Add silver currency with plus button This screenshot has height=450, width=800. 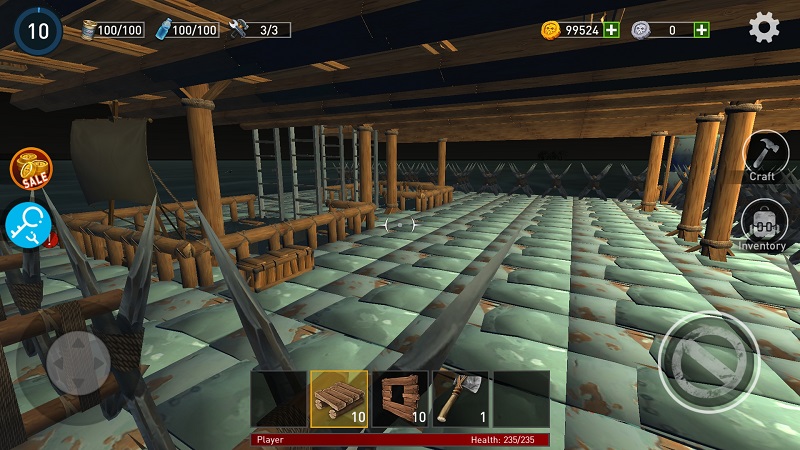[x=702, y=30]
